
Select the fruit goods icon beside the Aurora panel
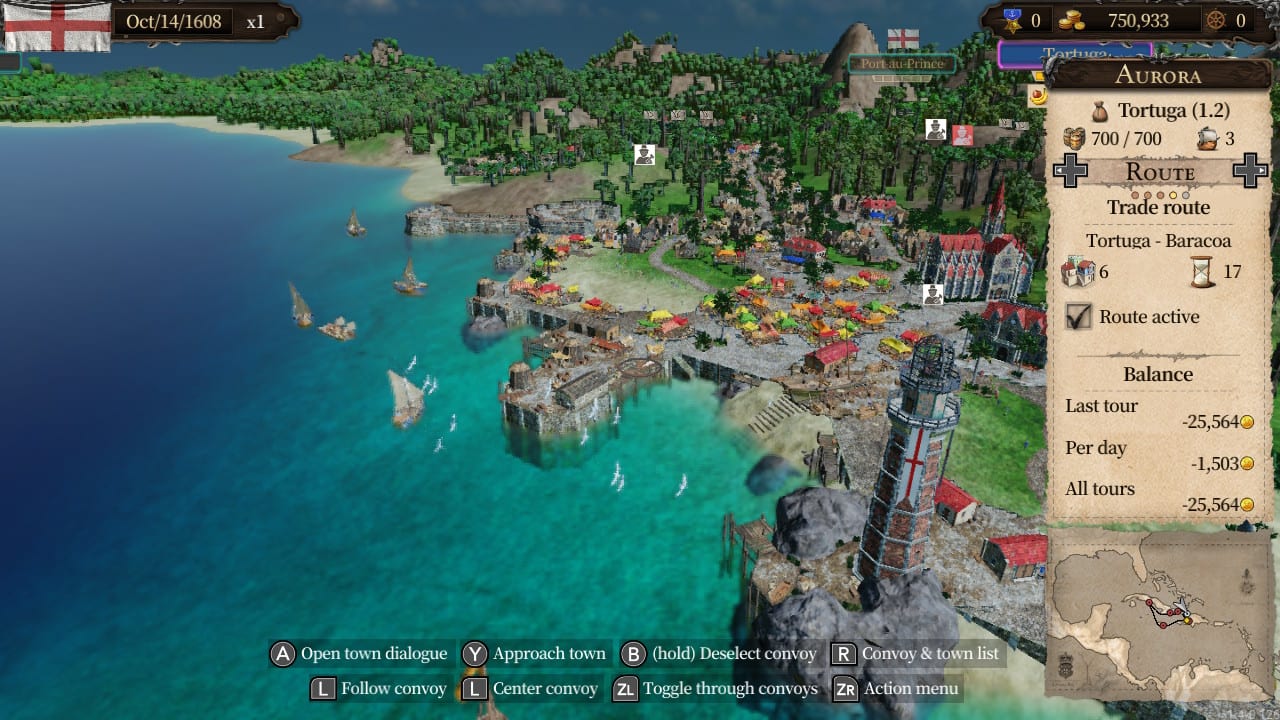(x=1039, y=96)
